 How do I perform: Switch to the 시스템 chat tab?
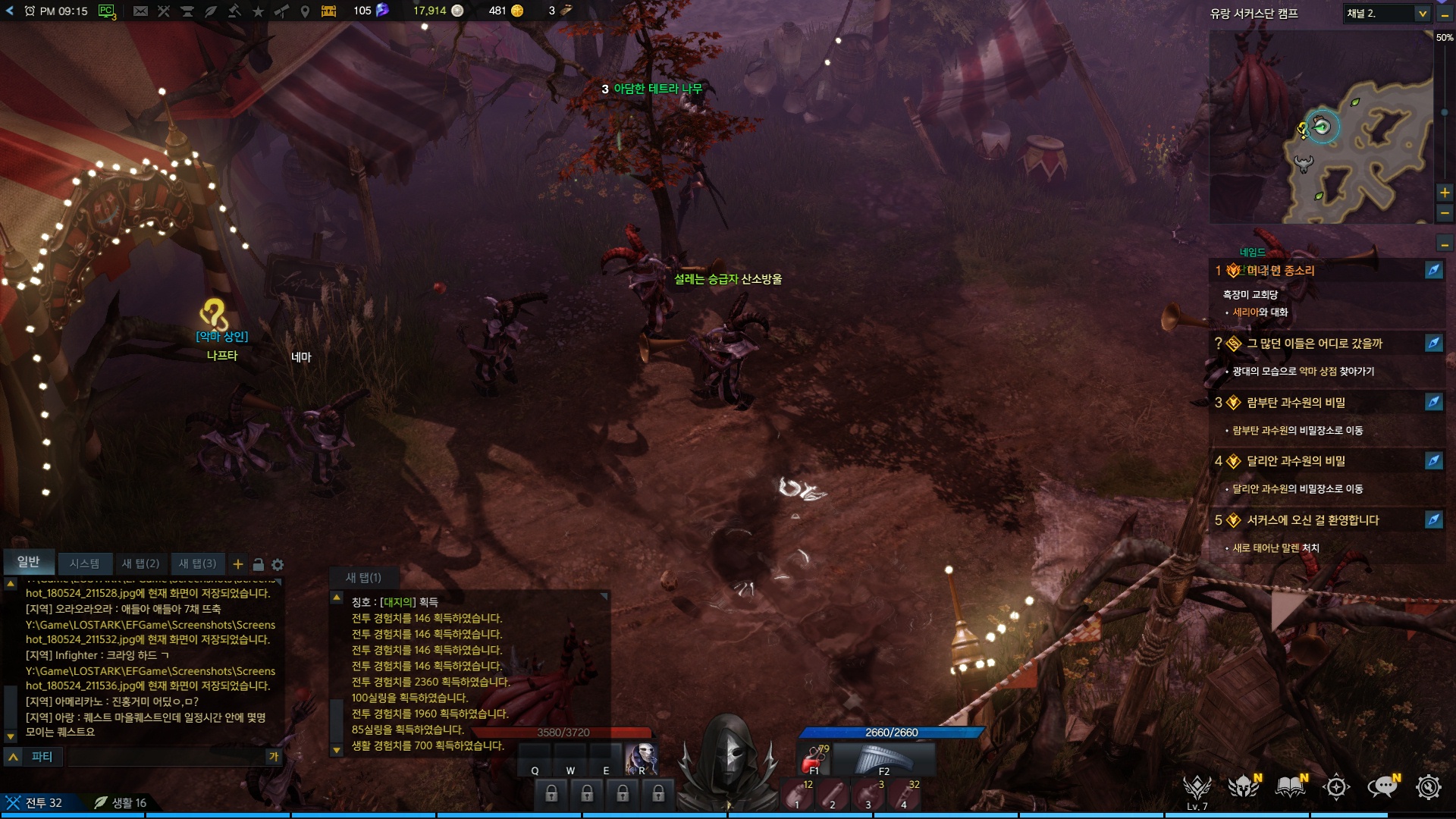(x=84, y=563)
